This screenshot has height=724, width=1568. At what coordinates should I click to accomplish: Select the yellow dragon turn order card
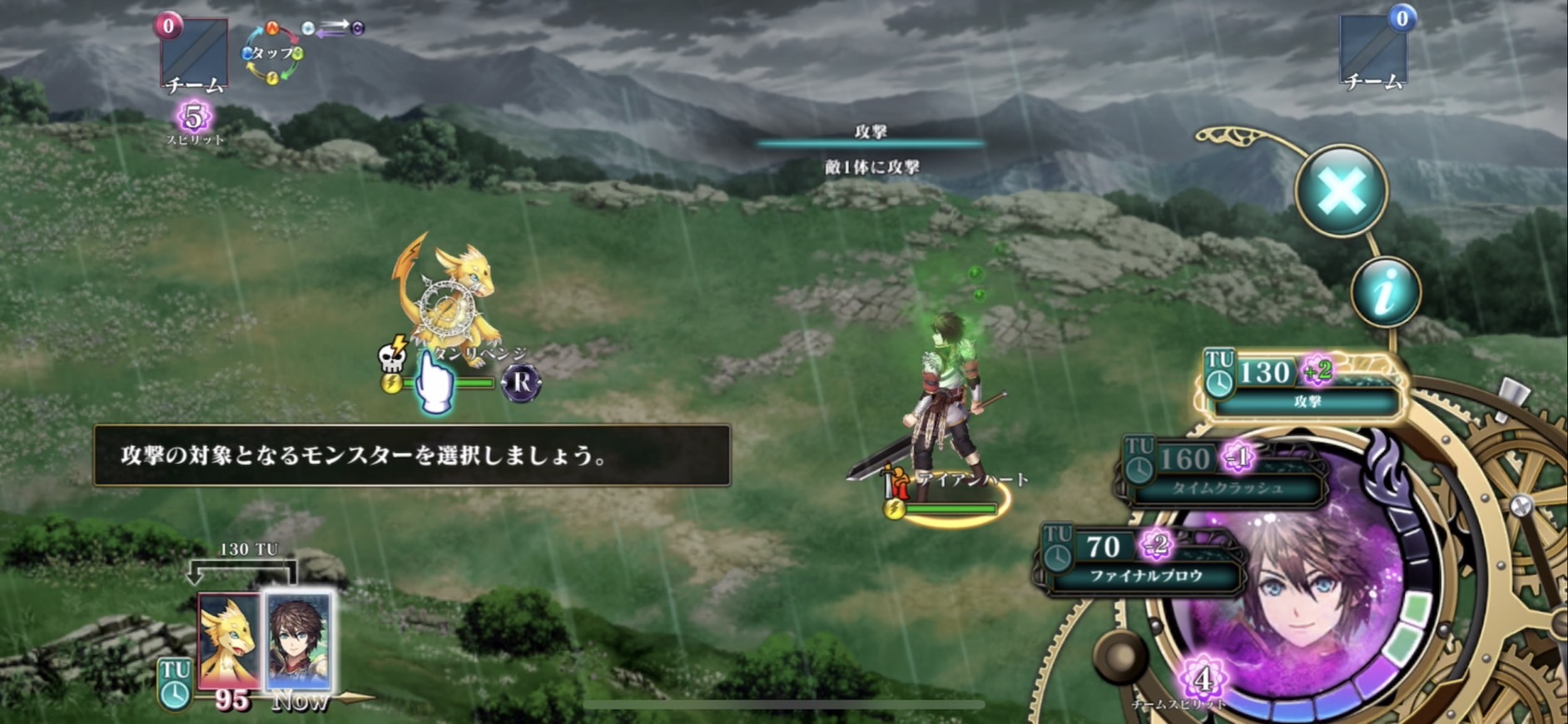[x=230, y=639]
